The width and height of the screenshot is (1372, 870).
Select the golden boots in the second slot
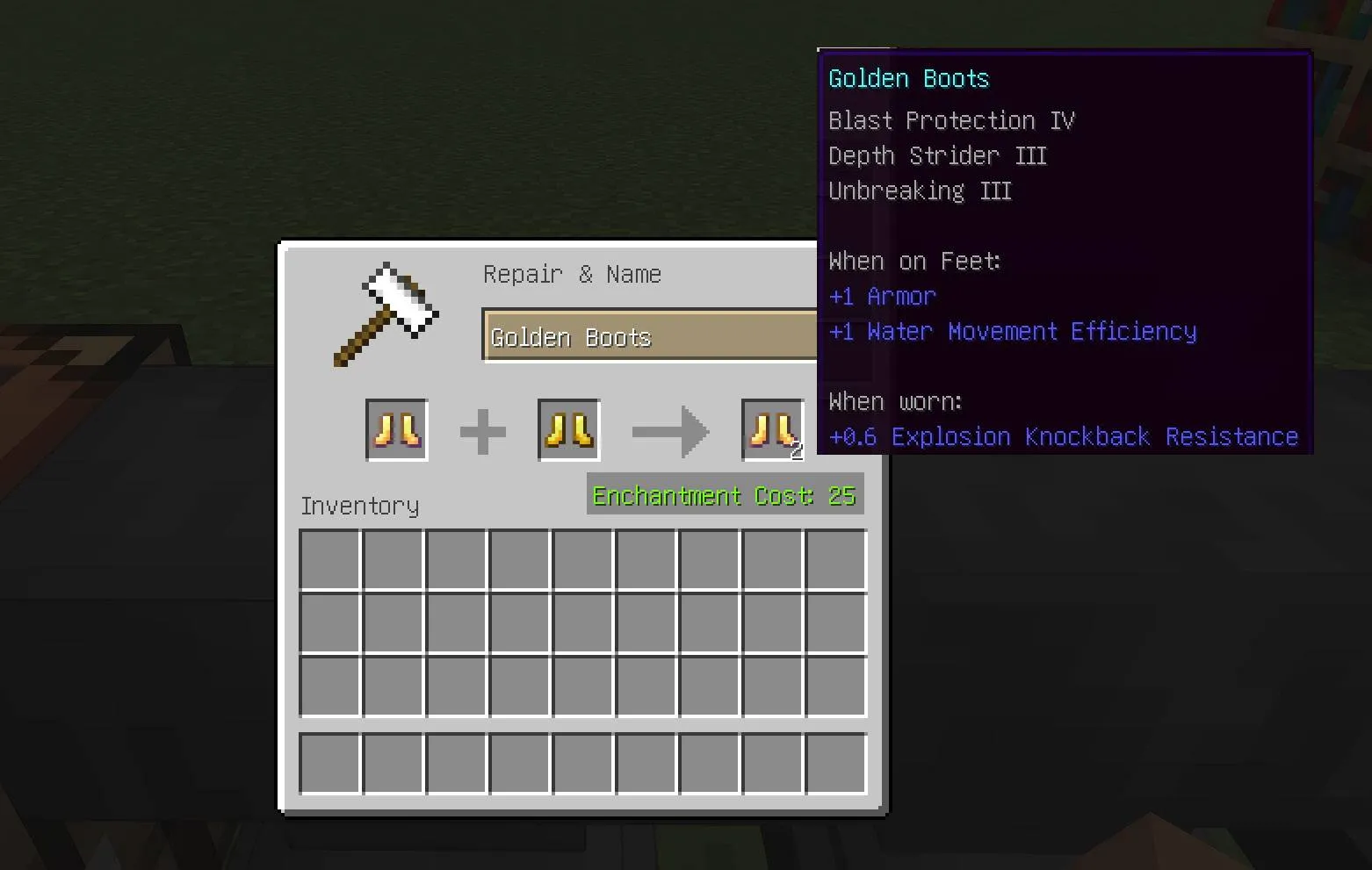(x=567, y=430)
